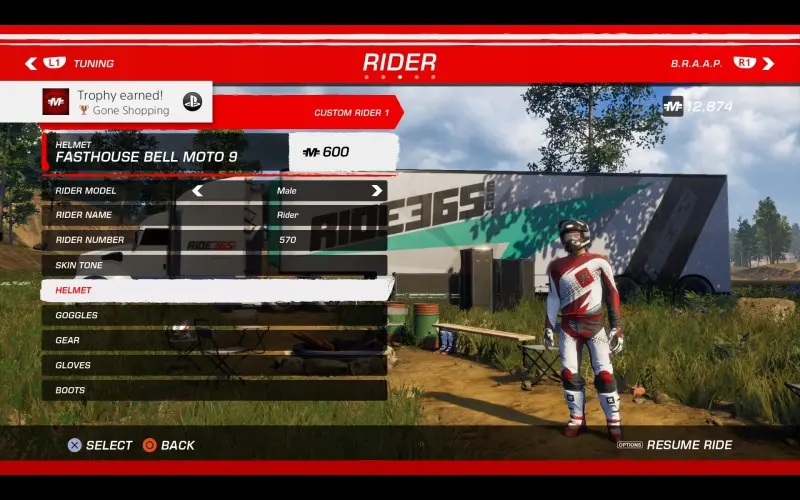Choose the Gear category
800x500 pixels.
coord(213,340)
